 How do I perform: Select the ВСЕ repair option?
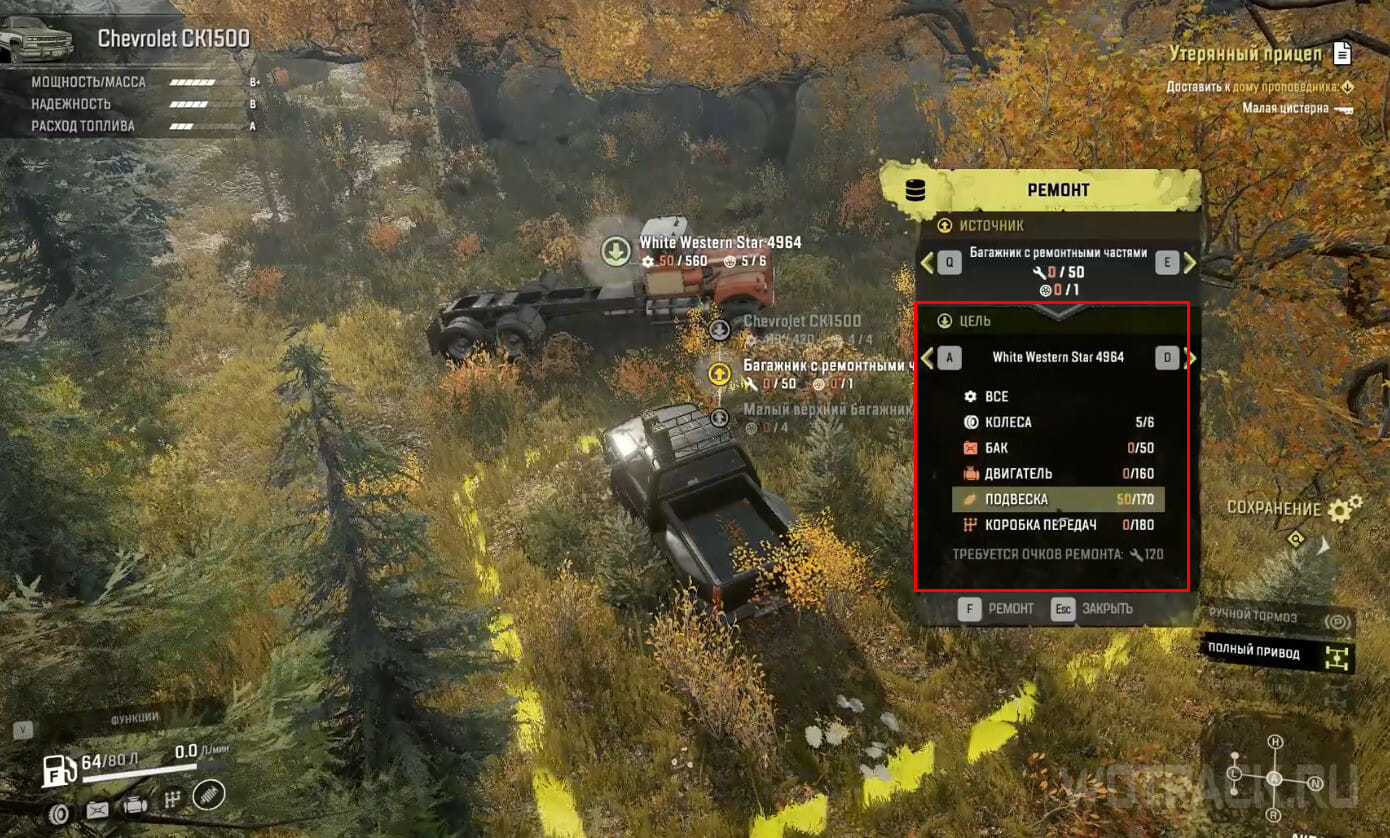[996, 396]
